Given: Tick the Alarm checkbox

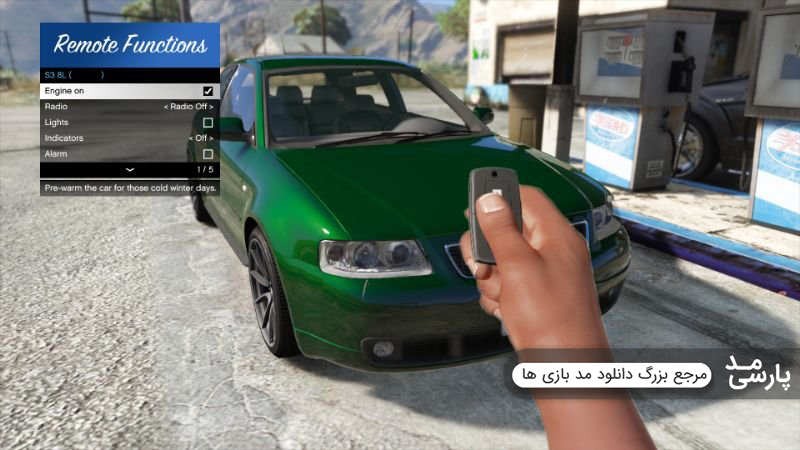Looking at the screenshot, I should (x=208, y=154).
